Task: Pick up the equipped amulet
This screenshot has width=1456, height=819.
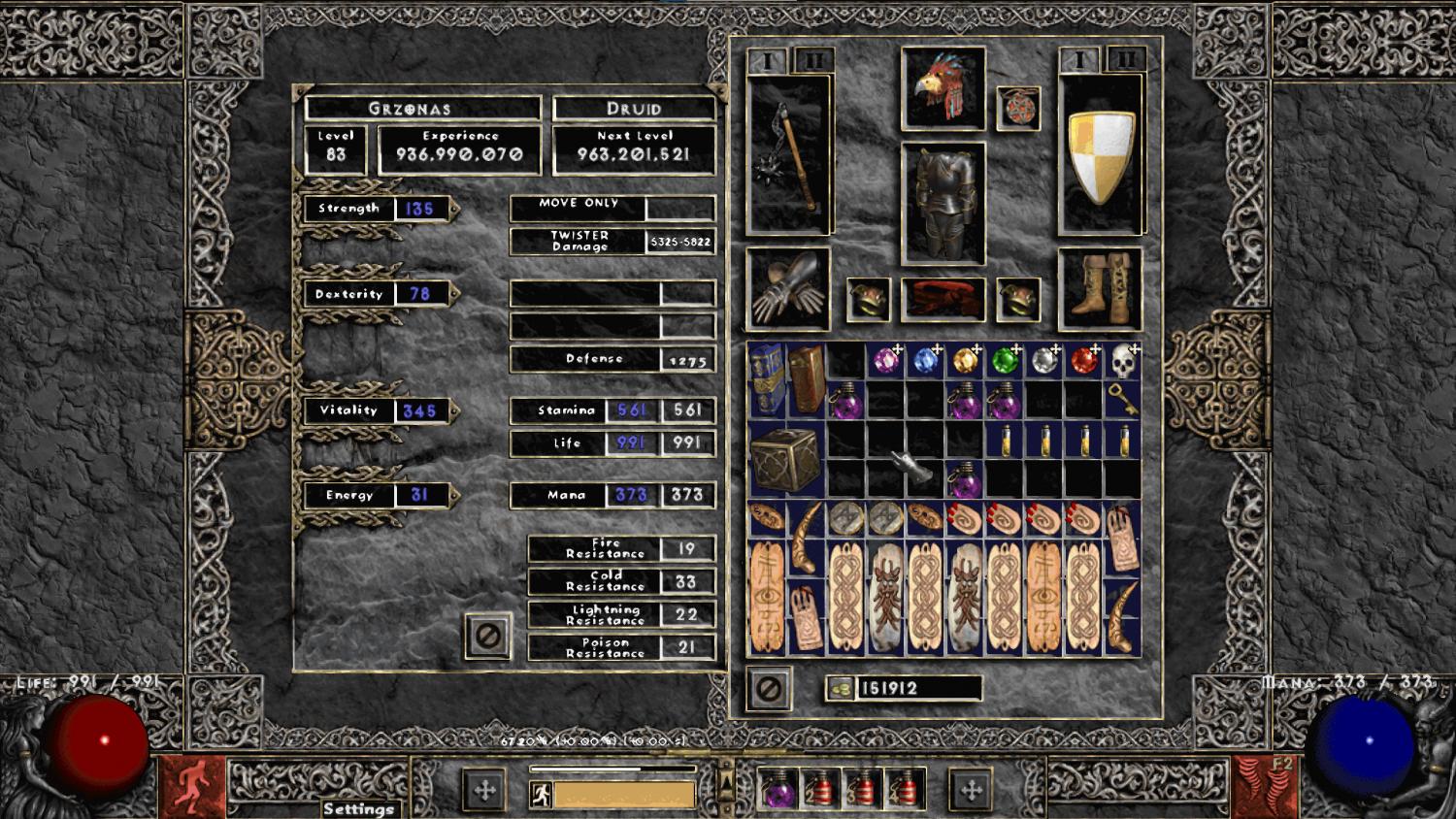Action: coord(1018,108)
